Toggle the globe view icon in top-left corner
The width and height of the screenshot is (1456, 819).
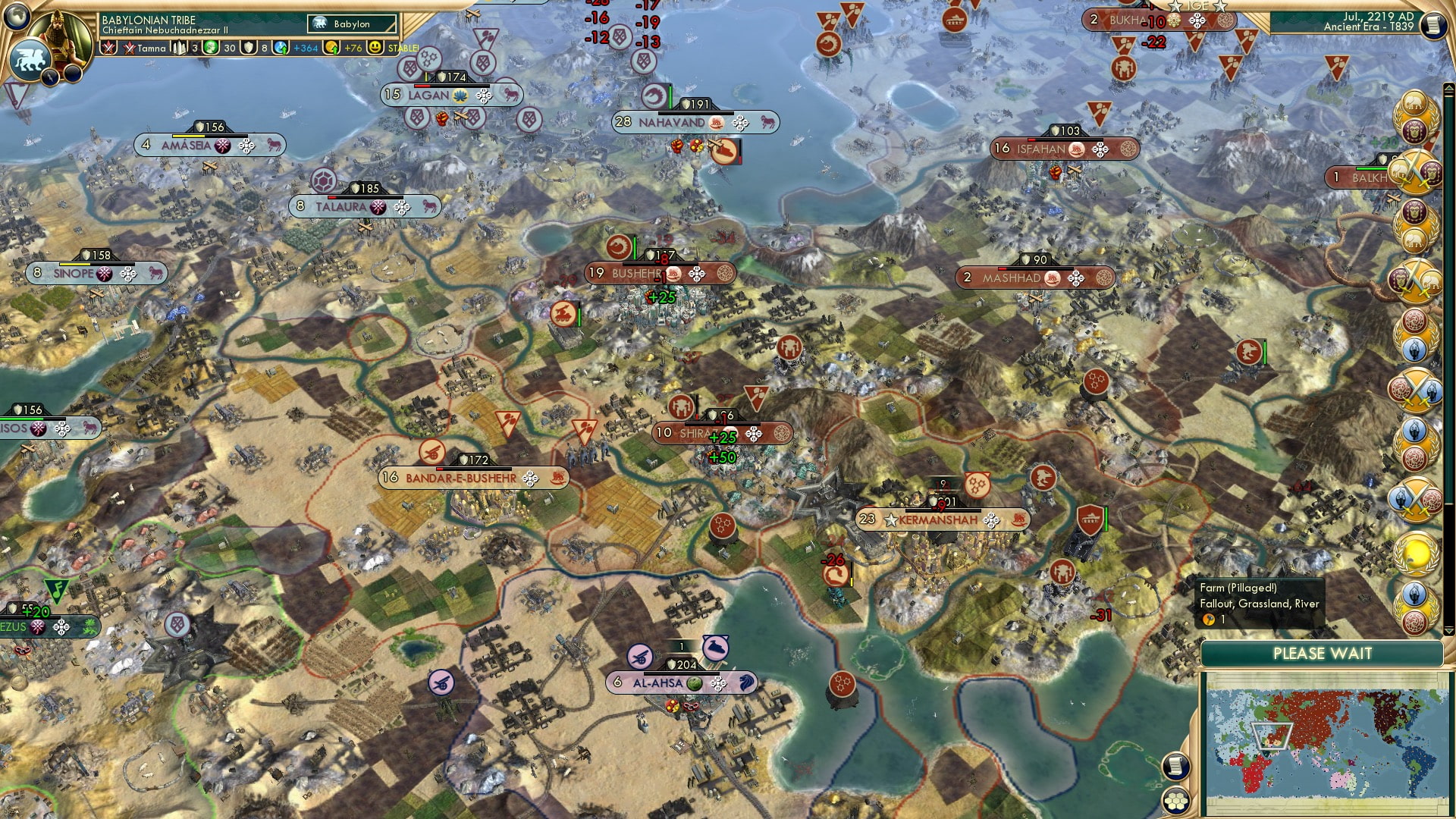(17, 17)
